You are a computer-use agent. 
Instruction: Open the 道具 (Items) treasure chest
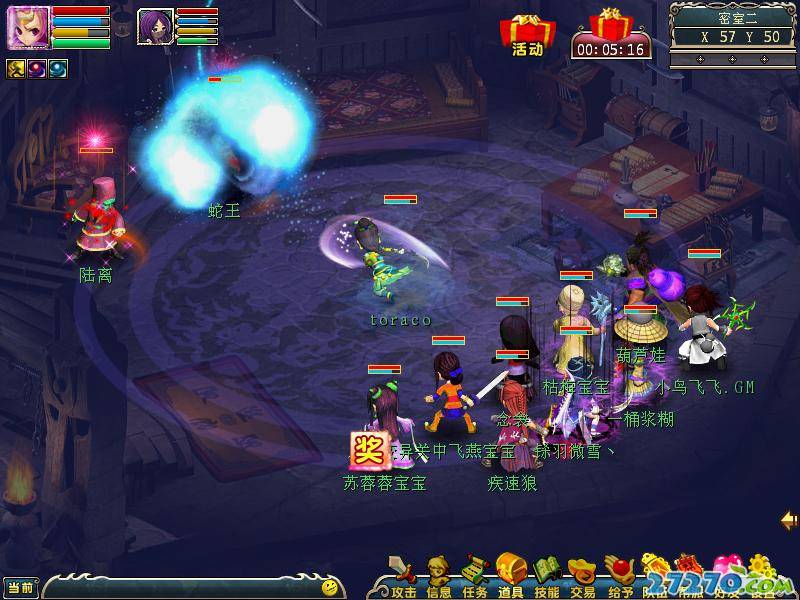510,572
